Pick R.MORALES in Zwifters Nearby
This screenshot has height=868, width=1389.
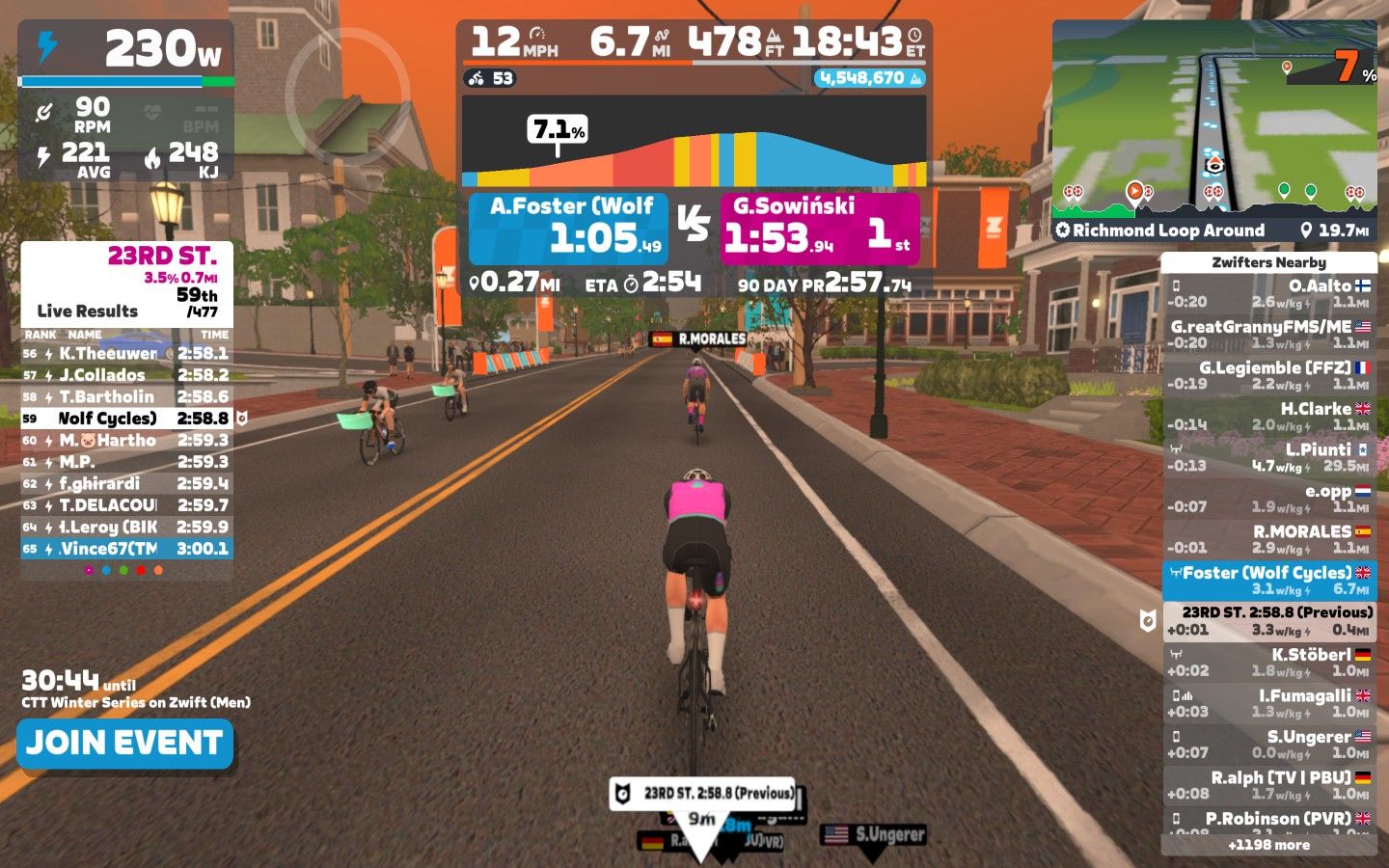(x=1268, y=539)
